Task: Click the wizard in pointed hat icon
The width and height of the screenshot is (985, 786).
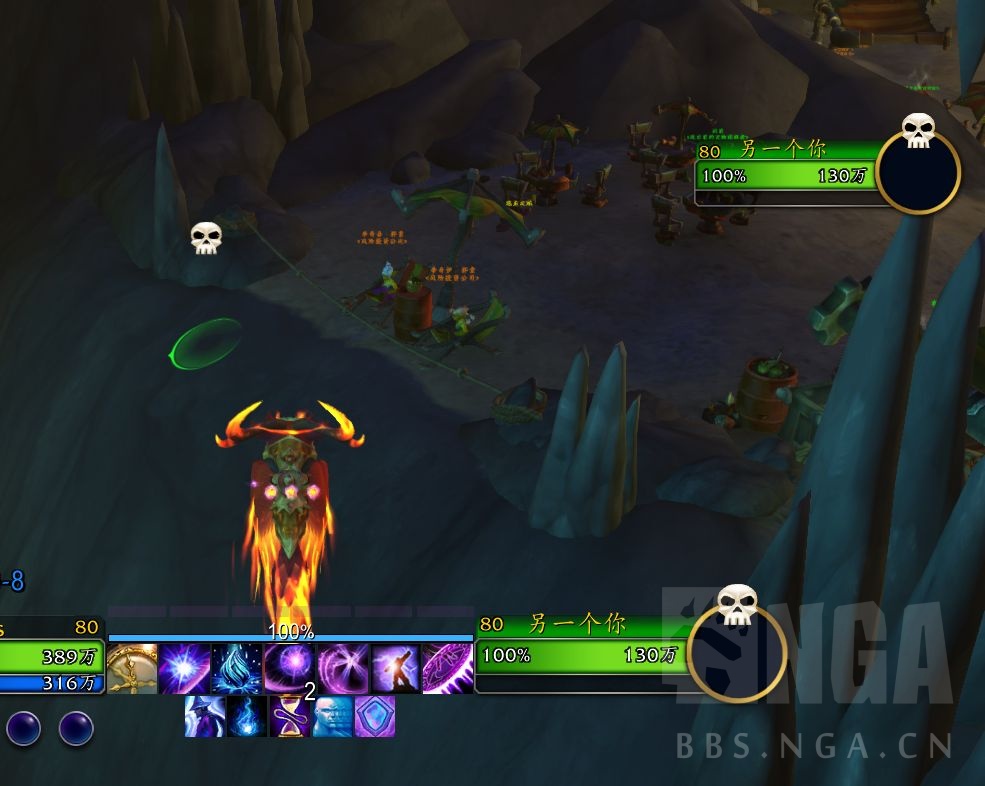Action: (x=204, y=716)
